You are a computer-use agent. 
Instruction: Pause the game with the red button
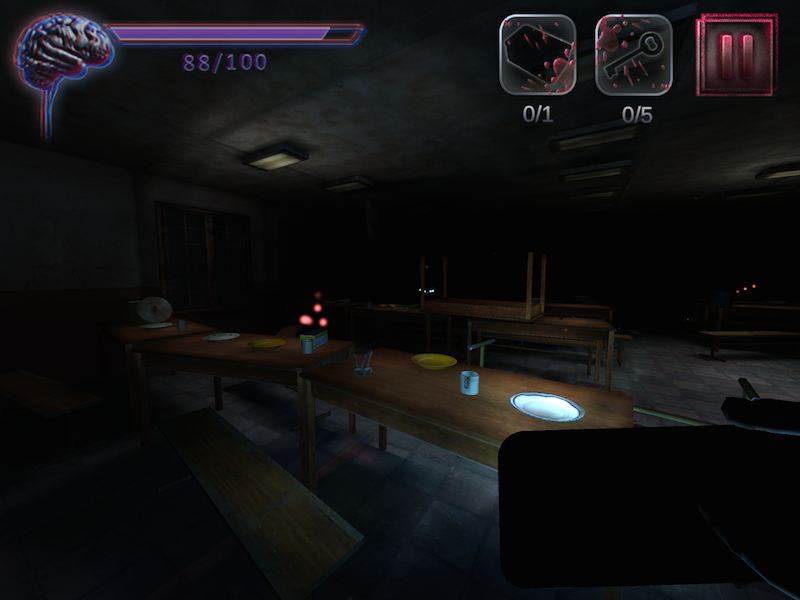coord(737,55)
